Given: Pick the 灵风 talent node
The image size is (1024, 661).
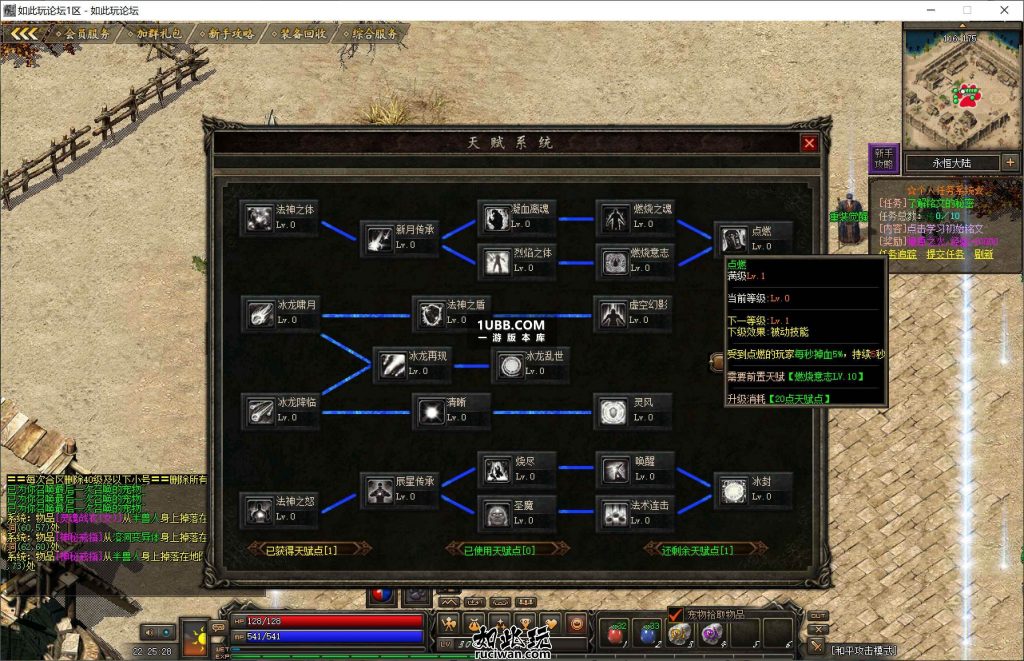Looking at the screenshot, I should click(x=614, y=411).
